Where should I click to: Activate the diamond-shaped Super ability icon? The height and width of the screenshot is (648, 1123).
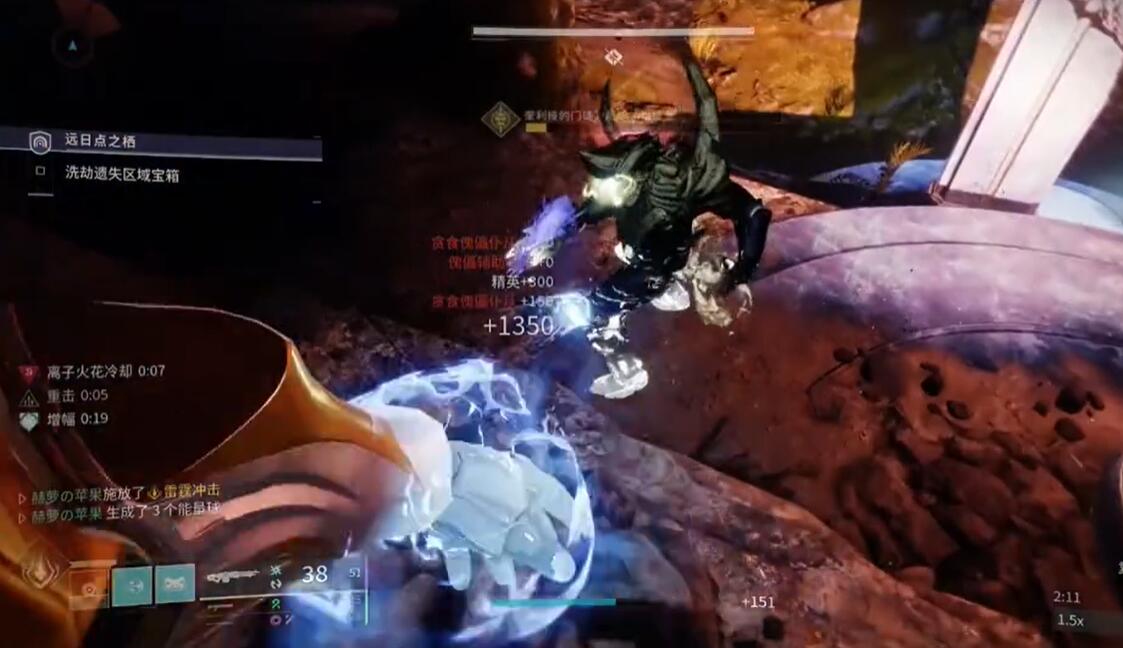[38, 571]
